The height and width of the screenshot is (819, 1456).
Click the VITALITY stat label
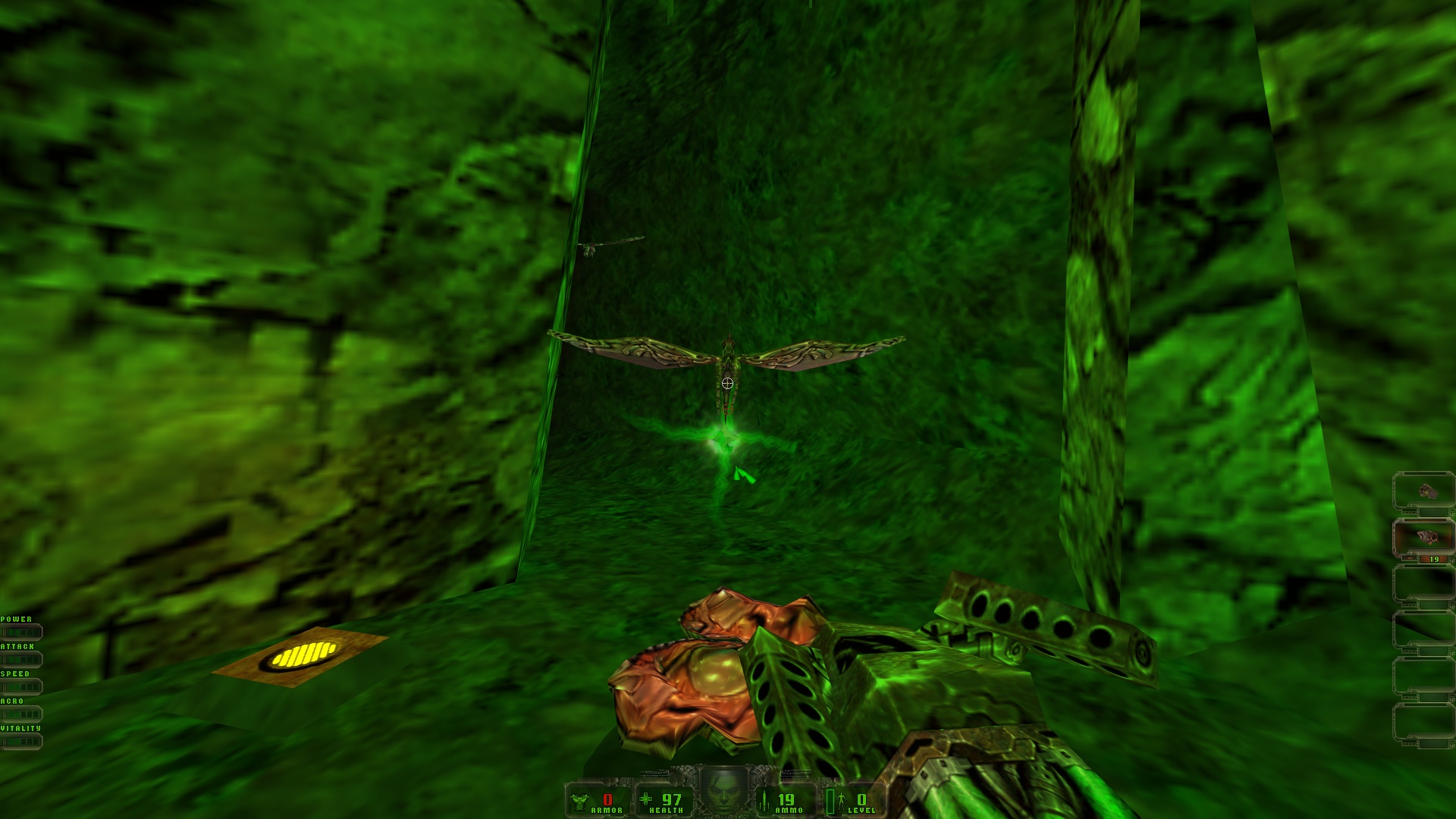coord(20,726)
